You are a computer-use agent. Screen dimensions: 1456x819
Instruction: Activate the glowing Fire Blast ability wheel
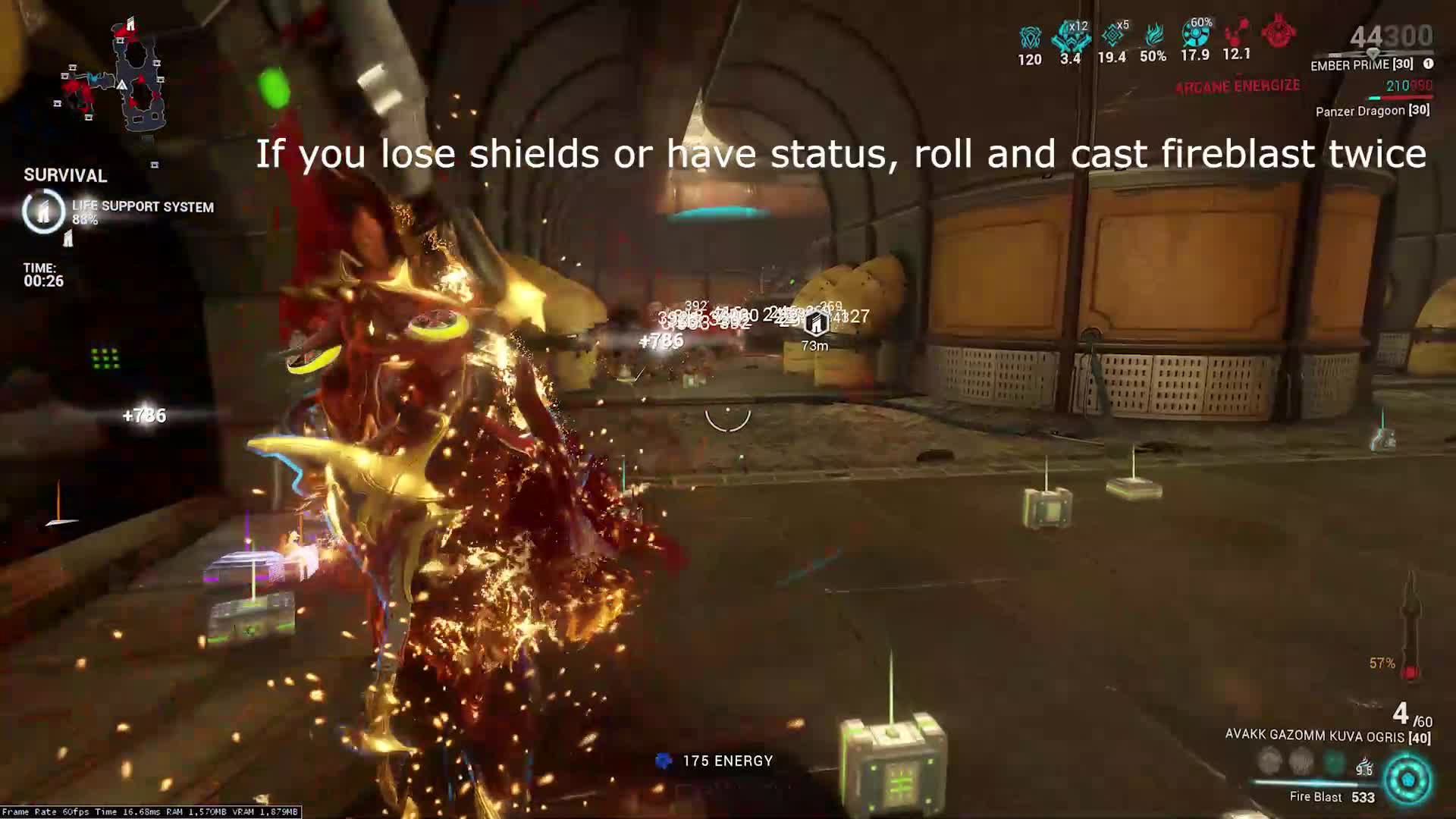1408,780
